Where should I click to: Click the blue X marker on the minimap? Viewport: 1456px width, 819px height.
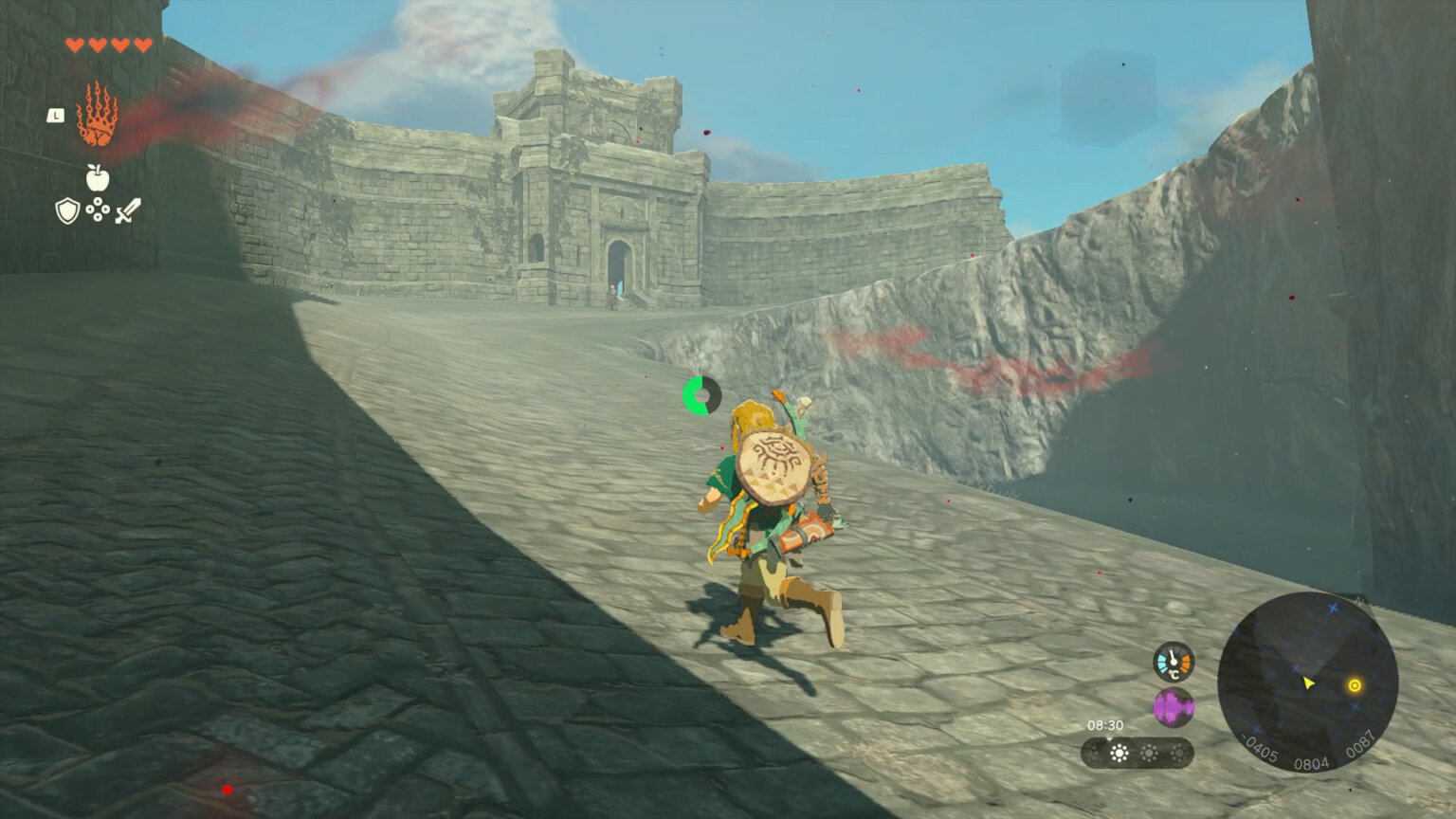[x=1332, y=608]
